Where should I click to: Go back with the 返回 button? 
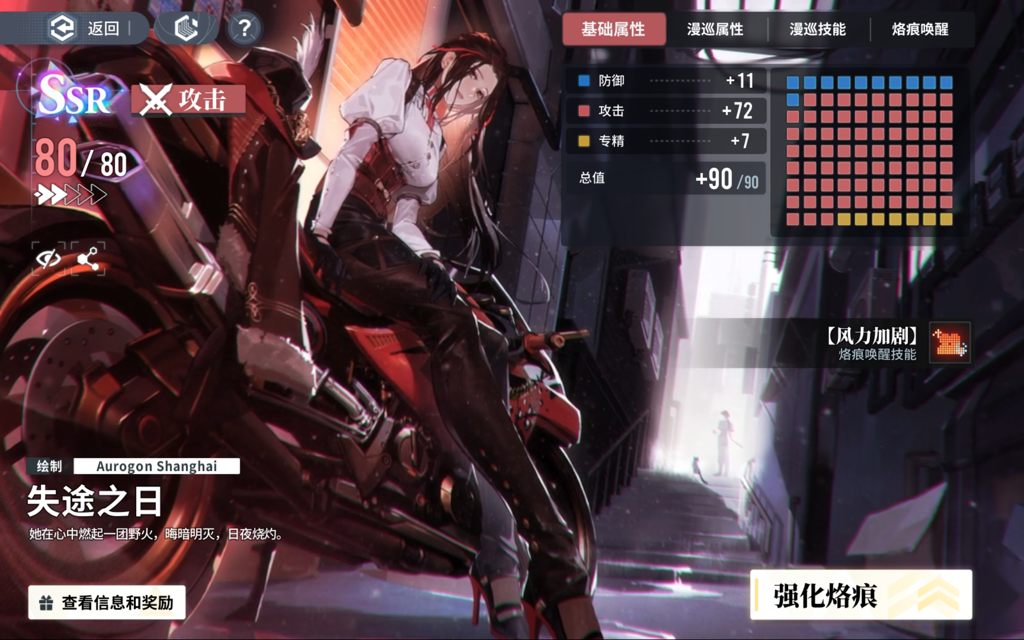[x=88, y=28]
